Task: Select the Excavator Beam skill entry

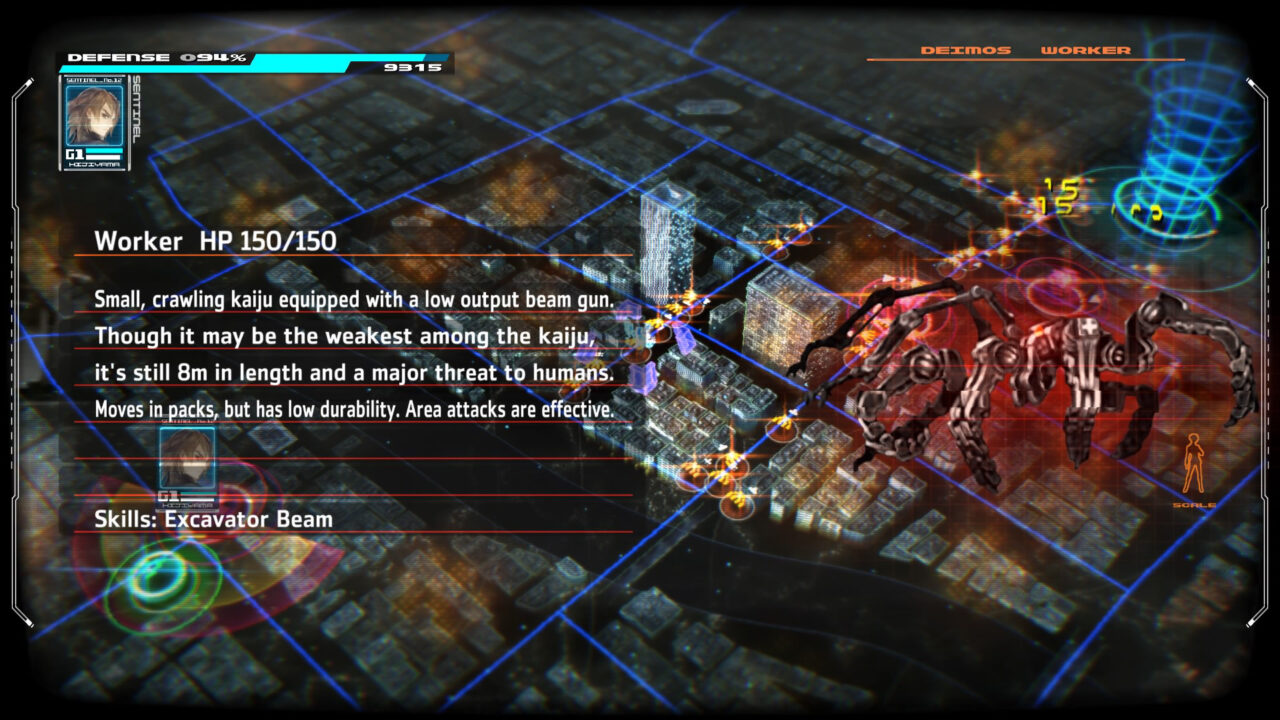Action: [x=214, y=519]
